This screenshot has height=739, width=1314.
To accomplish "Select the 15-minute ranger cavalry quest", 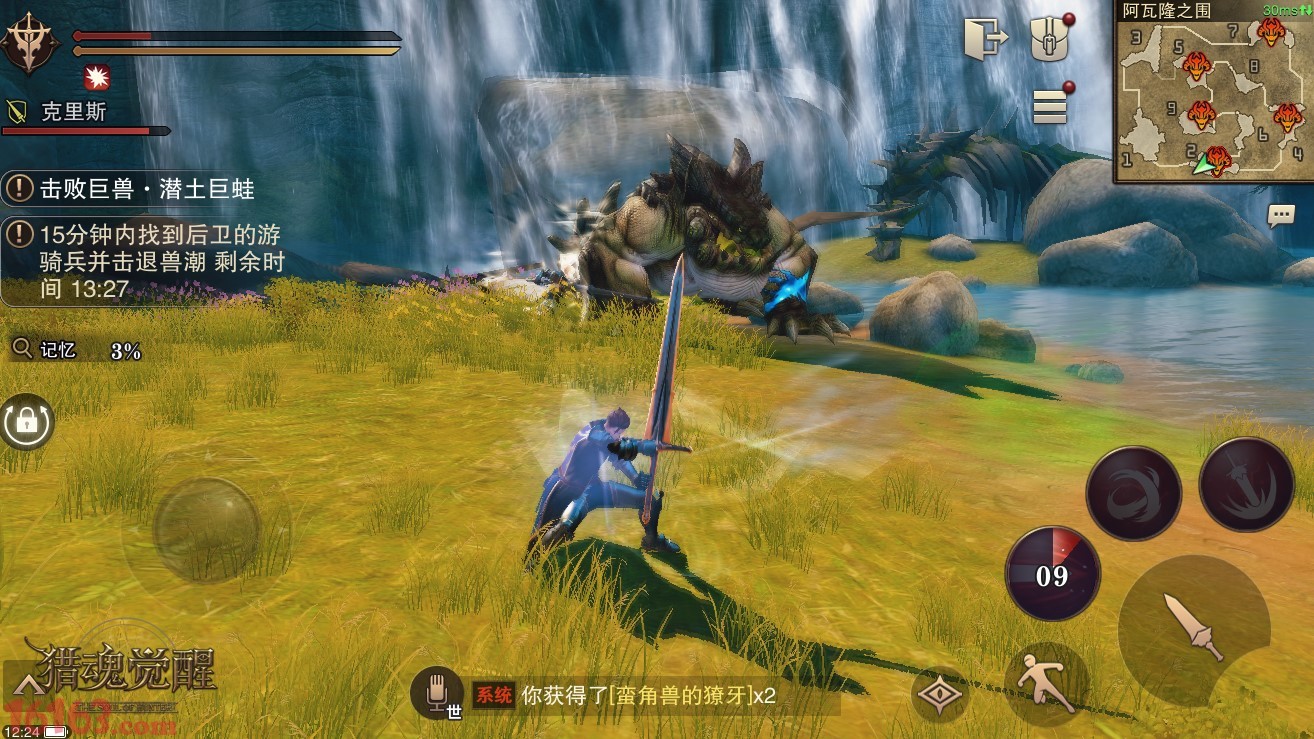I will pyautogui.click(x=150, y=262).
